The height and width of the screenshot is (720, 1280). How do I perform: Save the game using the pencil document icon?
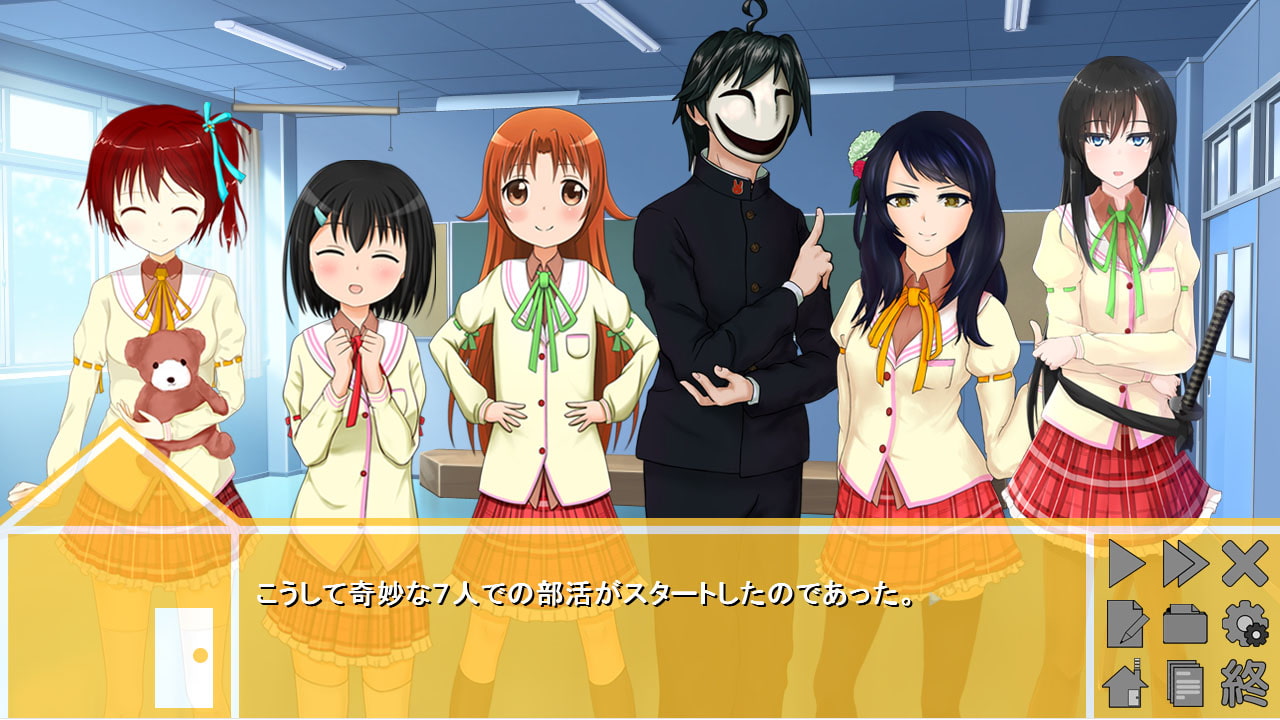(x=1126, y=624)
